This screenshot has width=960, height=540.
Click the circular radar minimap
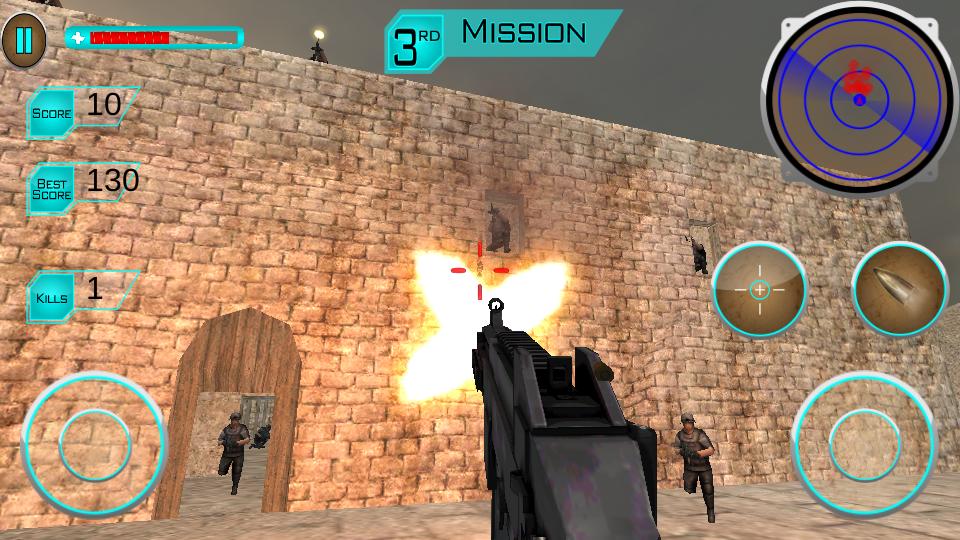point(859,98)
